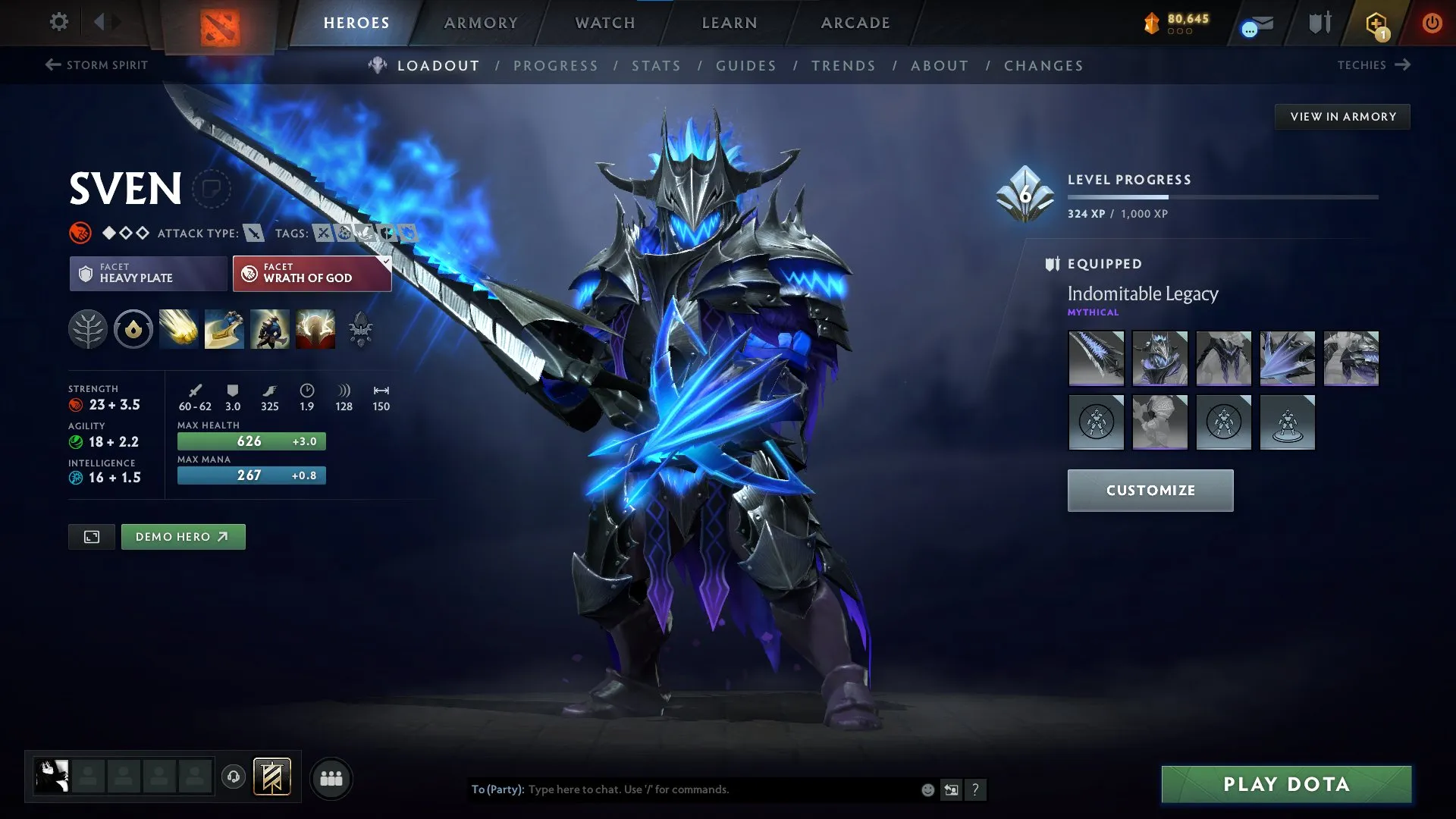The width and height of the screenshot is (1456, 819).
Task: Open the talent tree icon
Action: click(87, 329)
